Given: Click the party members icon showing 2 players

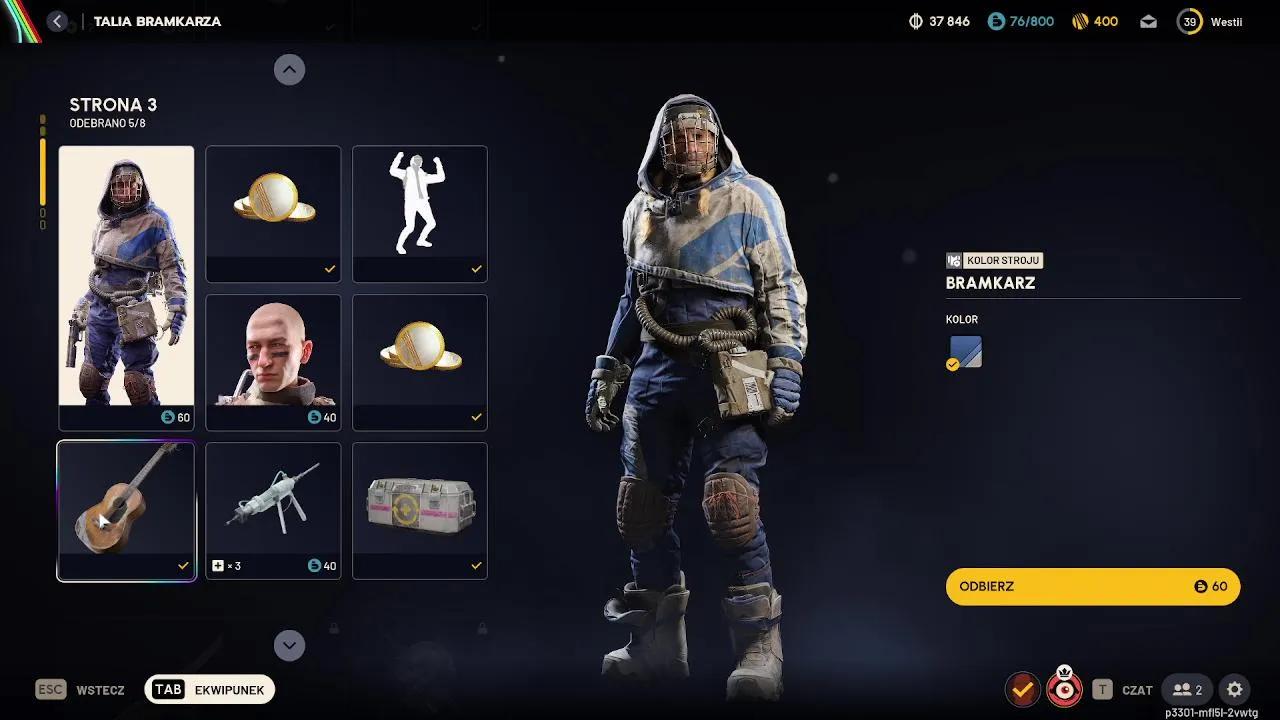Looking at the screenshot, I should [1187, 689].
